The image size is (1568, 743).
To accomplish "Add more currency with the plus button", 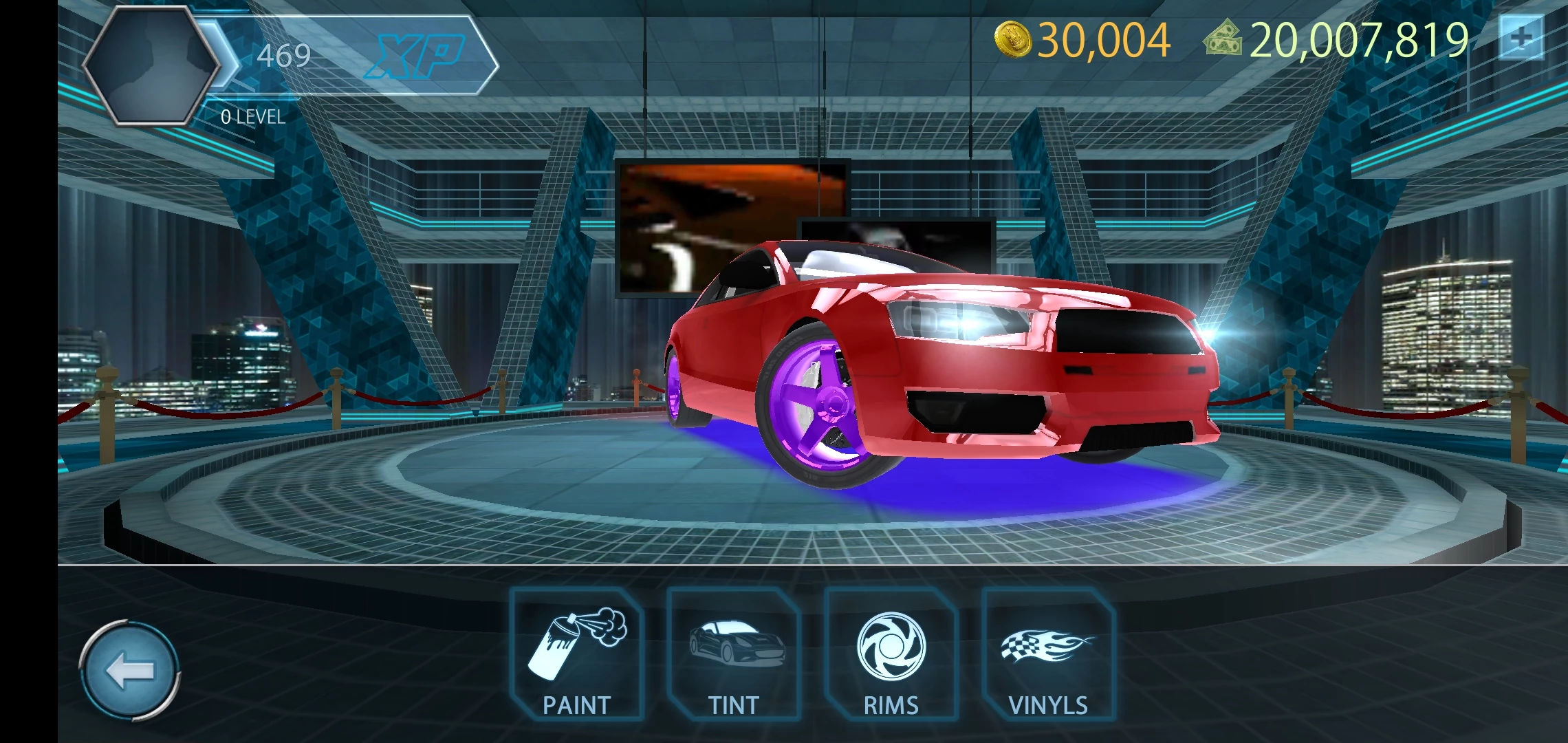I will point(1521,39).
